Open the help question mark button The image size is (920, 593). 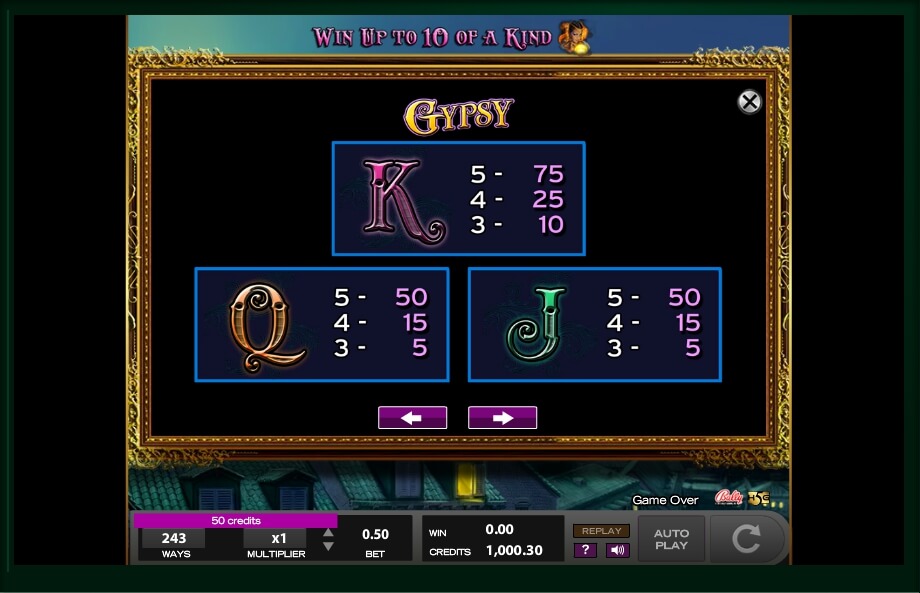click(x=585, y=550)
